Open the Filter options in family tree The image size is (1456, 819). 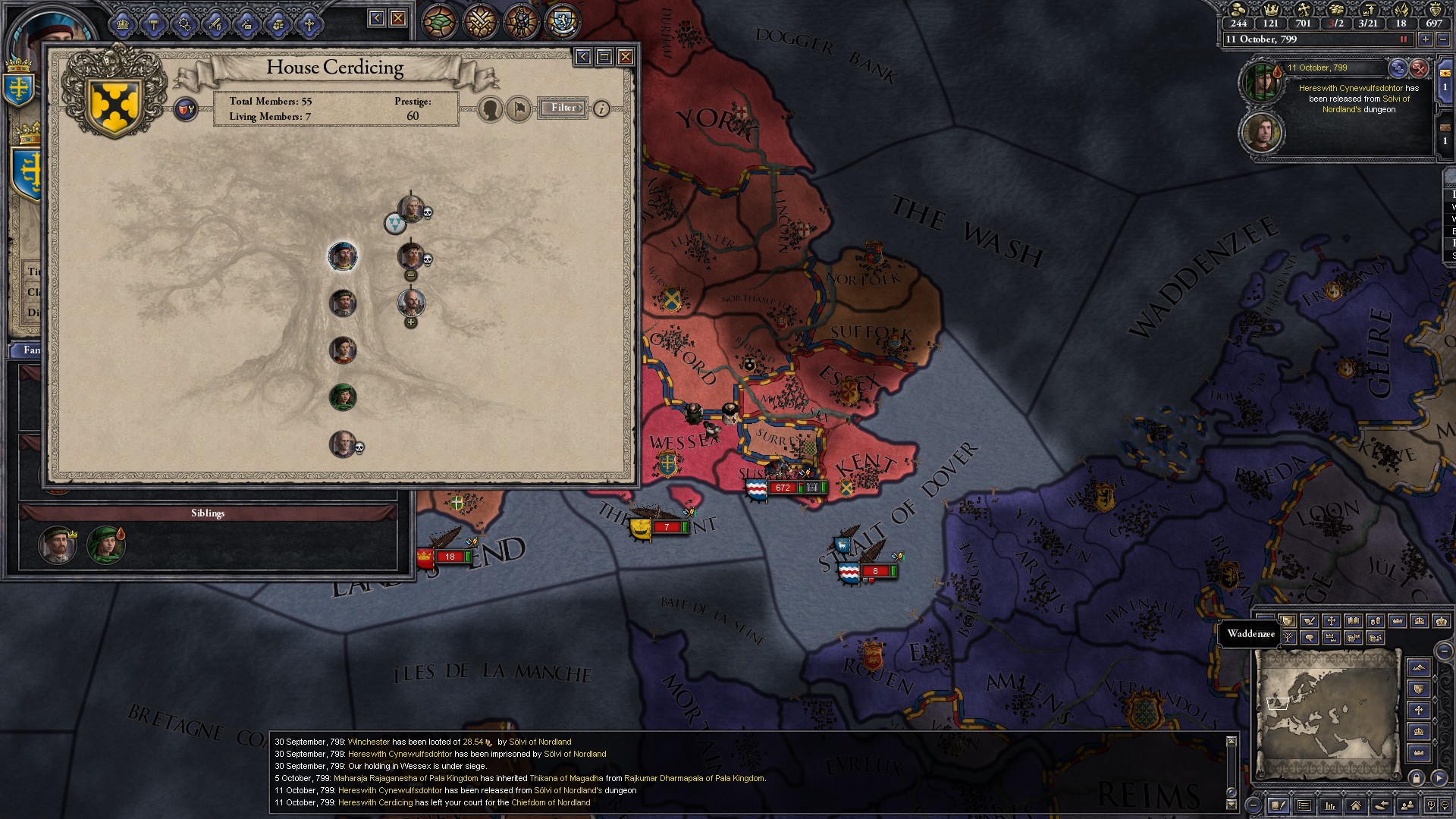click(563, 108)
